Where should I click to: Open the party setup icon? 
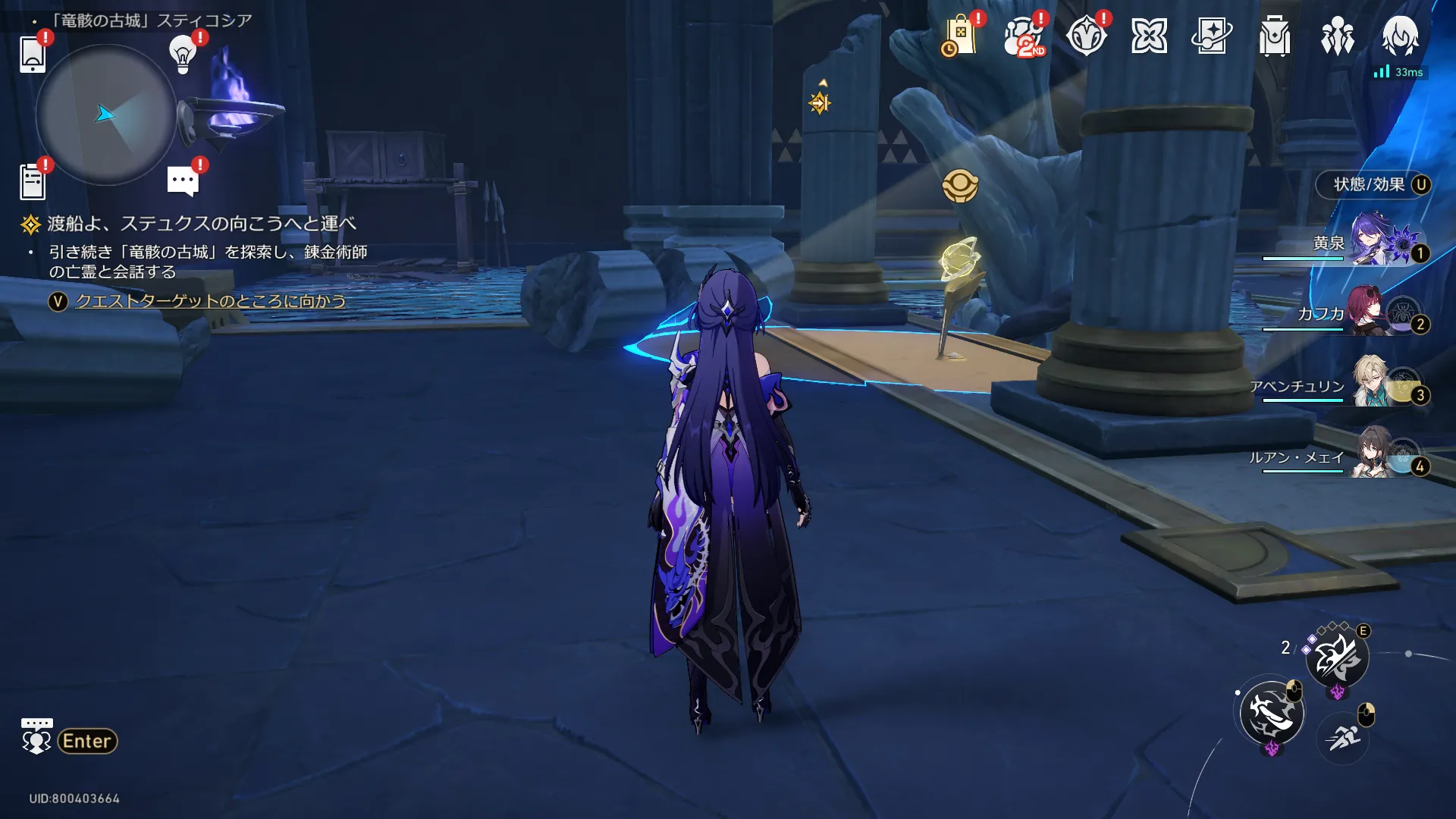click(1337, 36)
